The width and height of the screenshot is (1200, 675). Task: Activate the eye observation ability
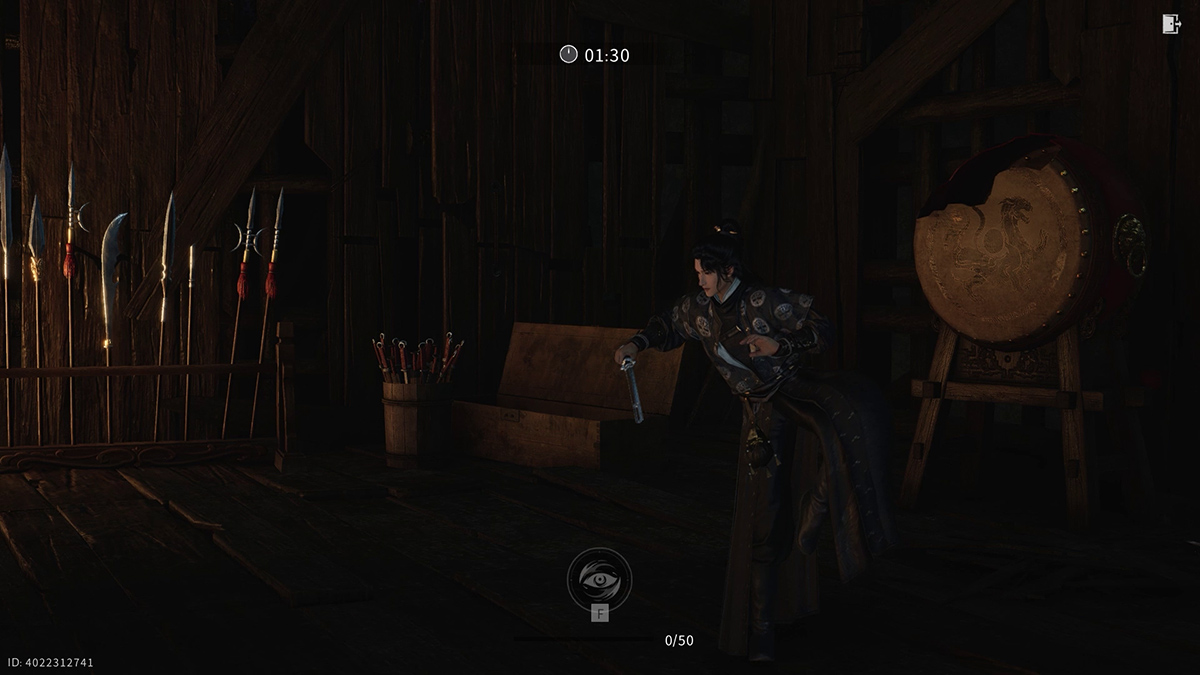point(599,579)
